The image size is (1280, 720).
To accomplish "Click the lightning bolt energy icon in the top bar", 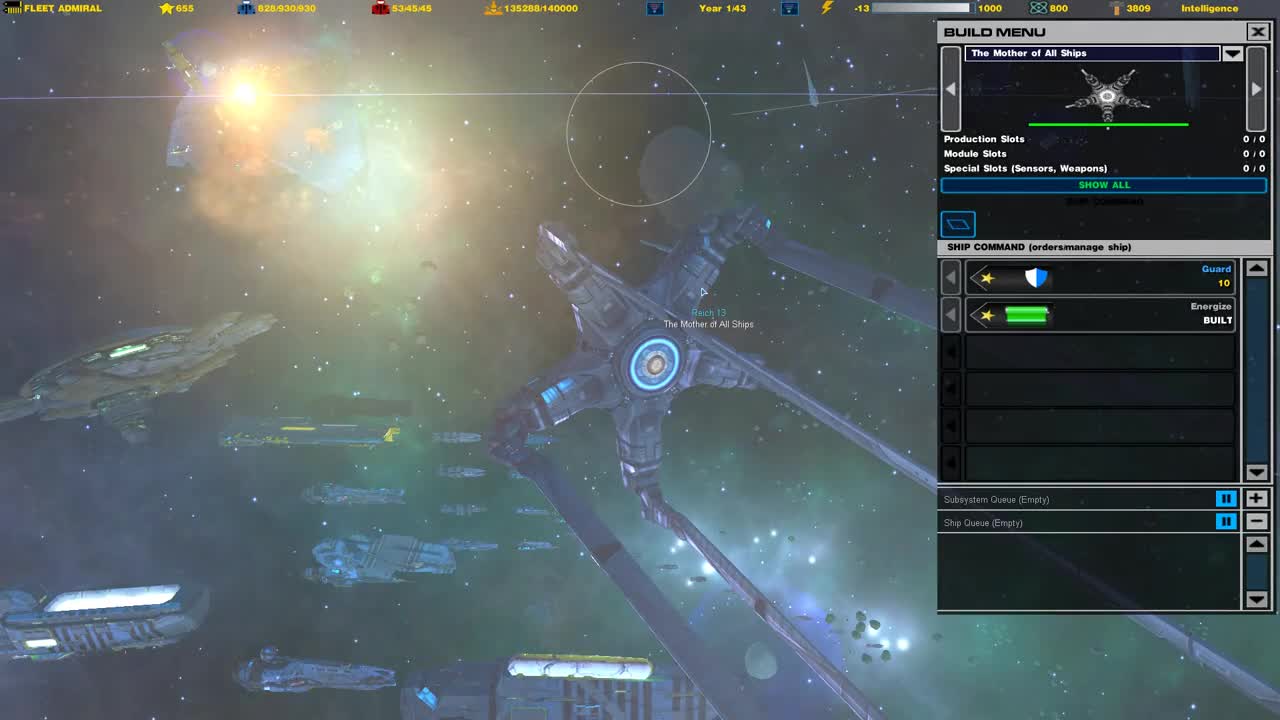I will tap(825, 8).
